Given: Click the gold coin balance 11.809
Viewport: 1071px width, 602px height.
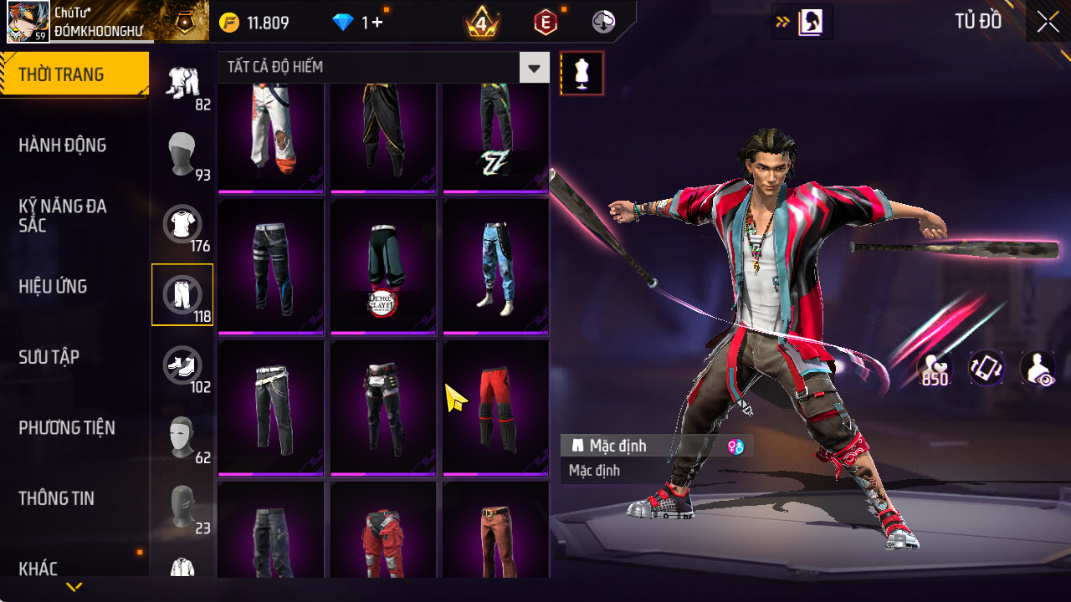Looking at the screenshot, I should (x=254, y=23).
